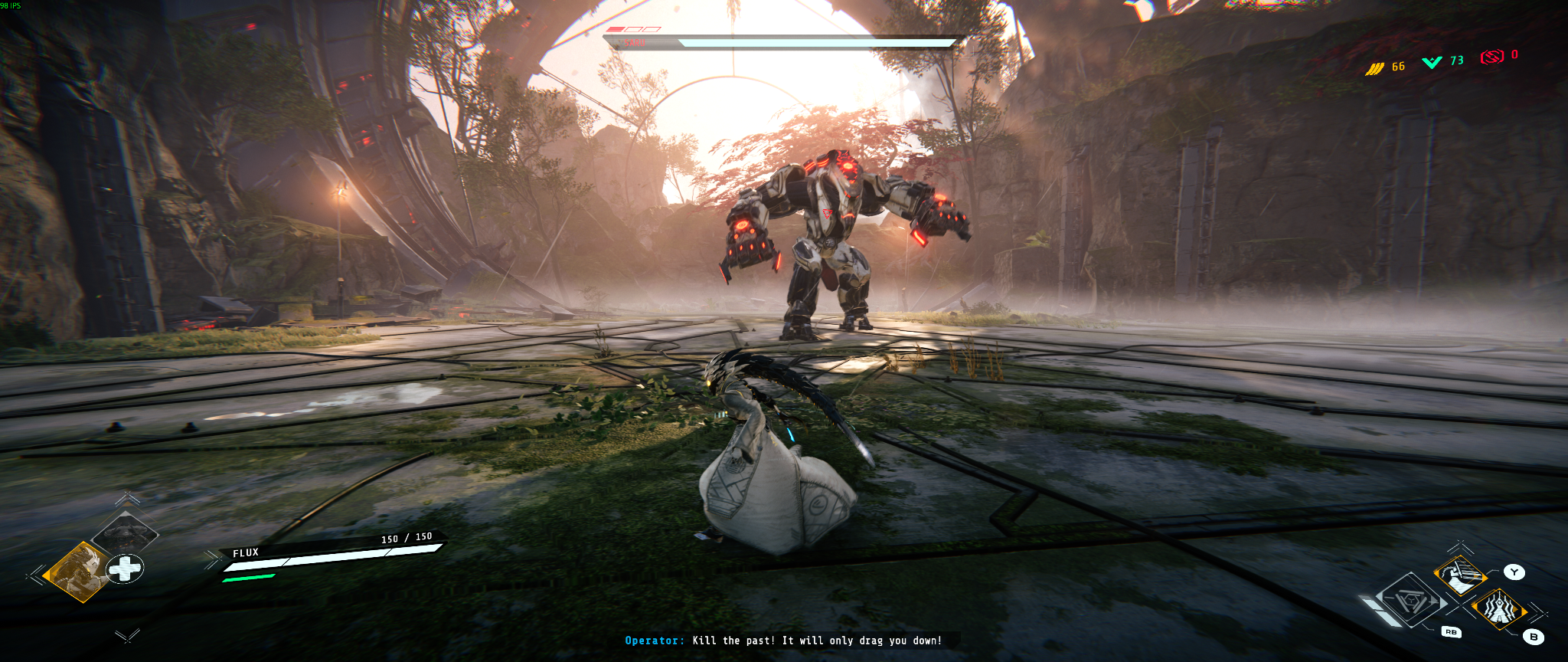Use the white cross healing icon
The width and height of the screenshot is (1568, 662).
coord(125,569)
